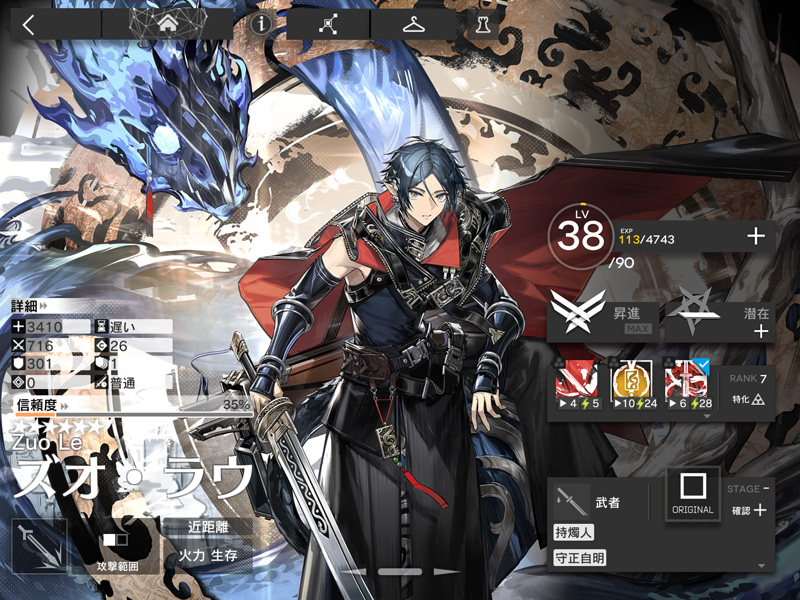
Task: Expand the 詳細 stats details
Action: click(x=30, y=304)
